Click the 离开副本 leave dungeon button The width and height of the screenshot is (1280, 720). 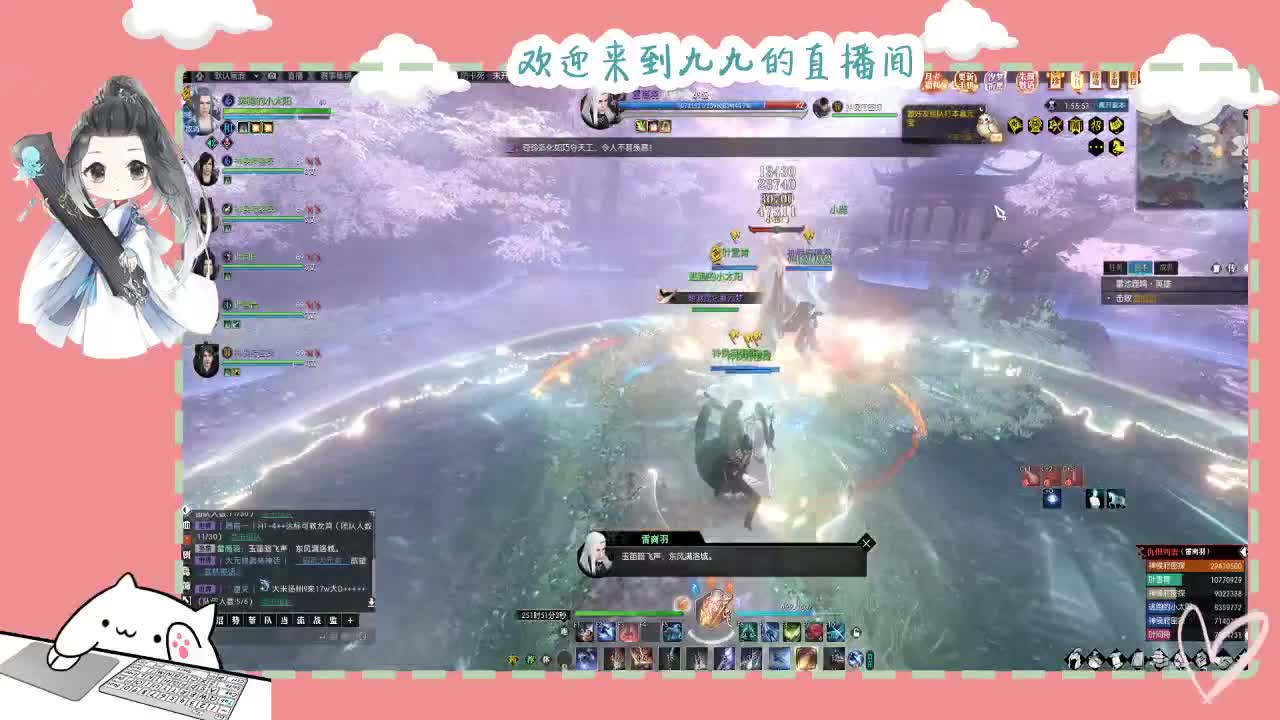point(1111,105)
